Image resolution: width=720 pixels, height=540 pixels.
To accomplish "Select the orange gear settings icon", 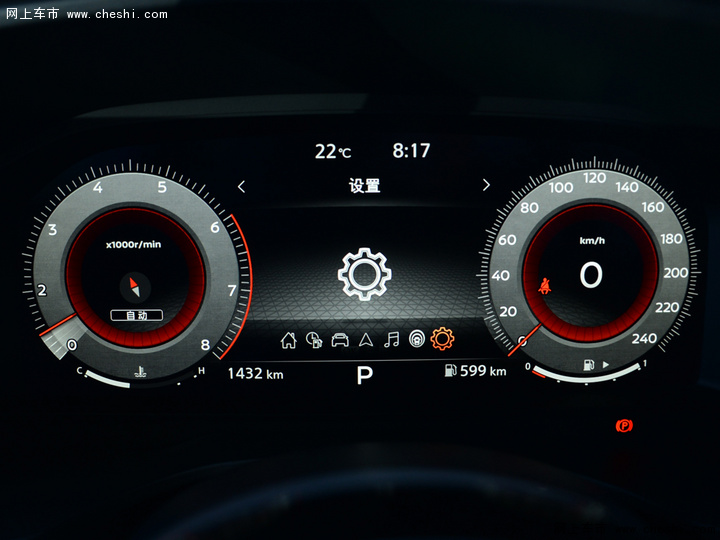I will (x=442, y=339).
